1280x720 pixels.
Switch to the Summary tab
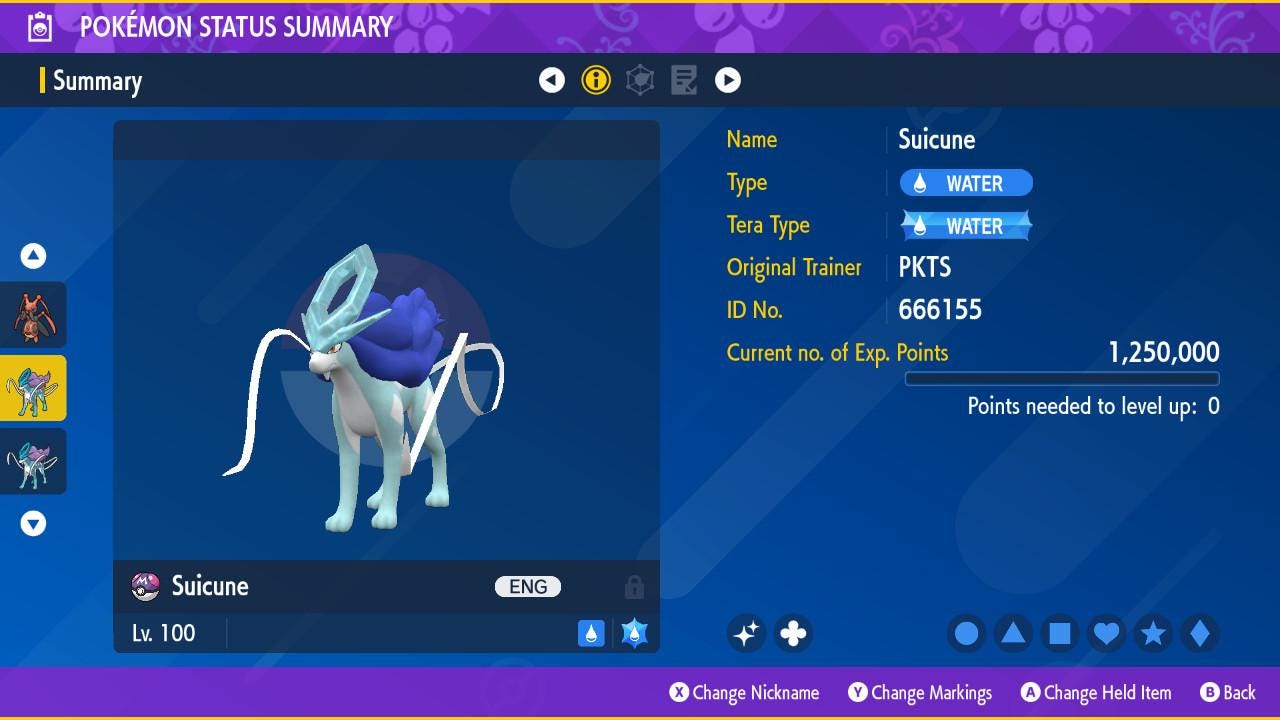coord(97,81)
